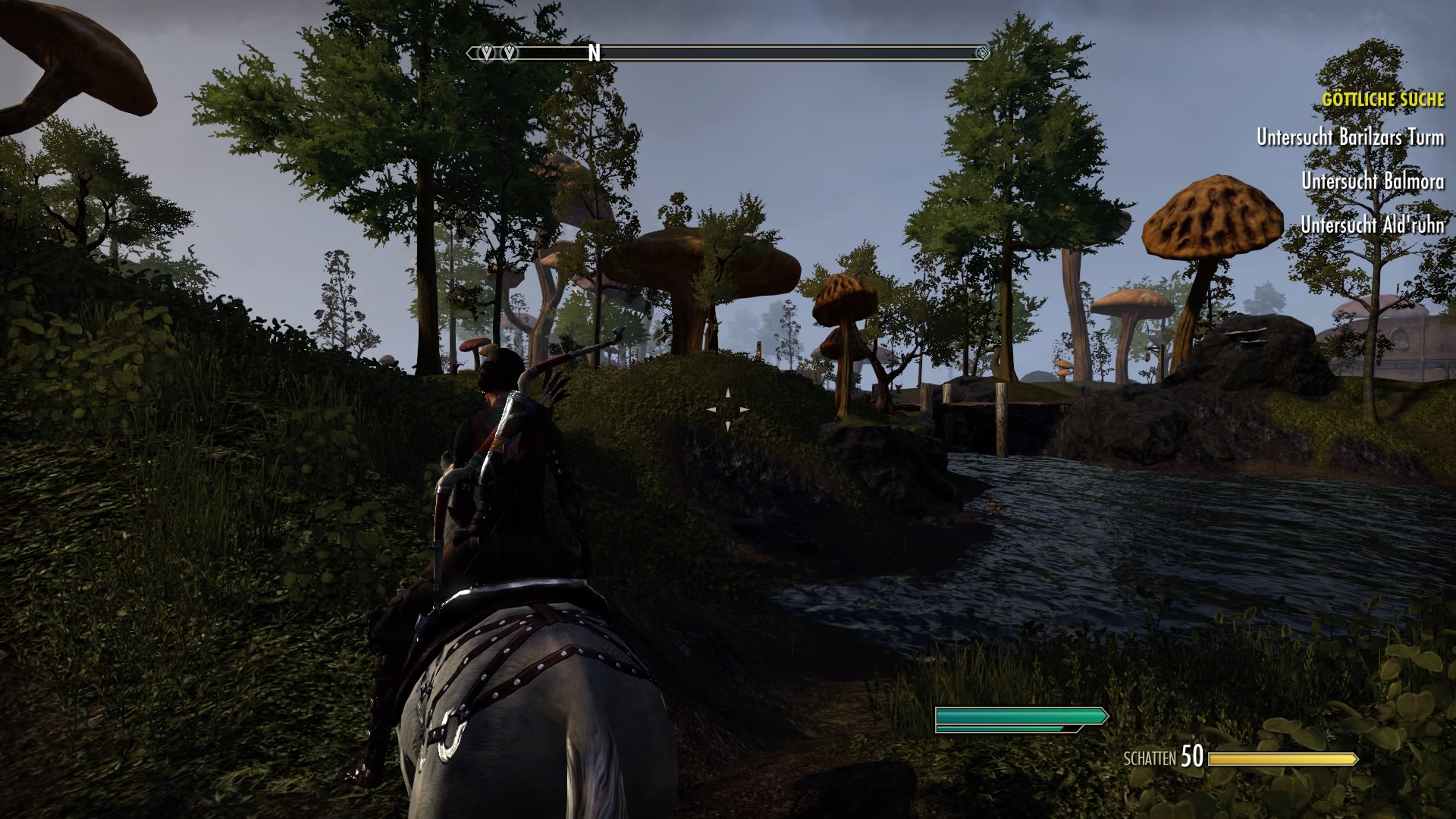
Task: Click the quest marker at the compass's right end
Action: pyautogui.click(x=983, y=53)
